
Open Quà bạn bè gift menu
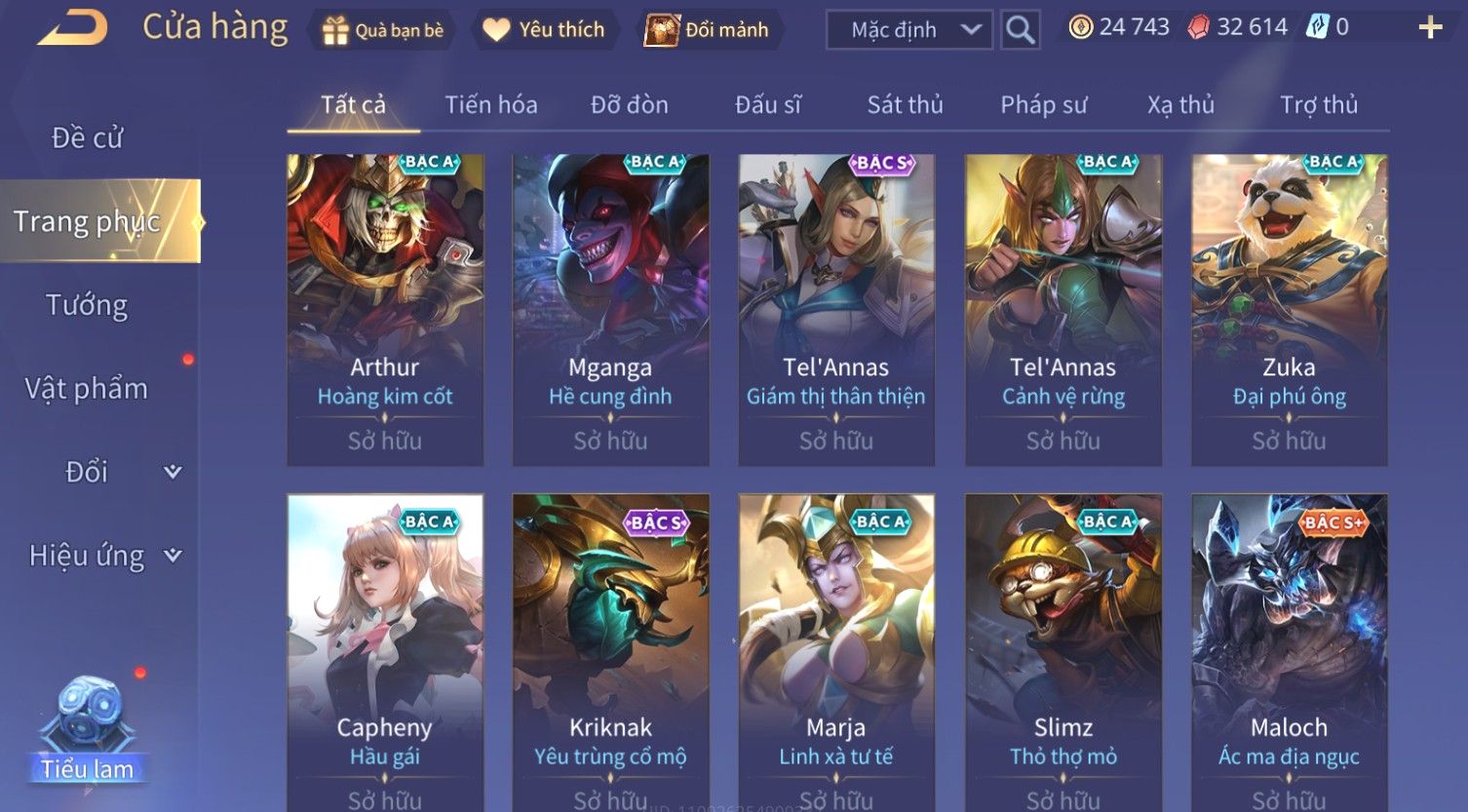coord(383,30)
